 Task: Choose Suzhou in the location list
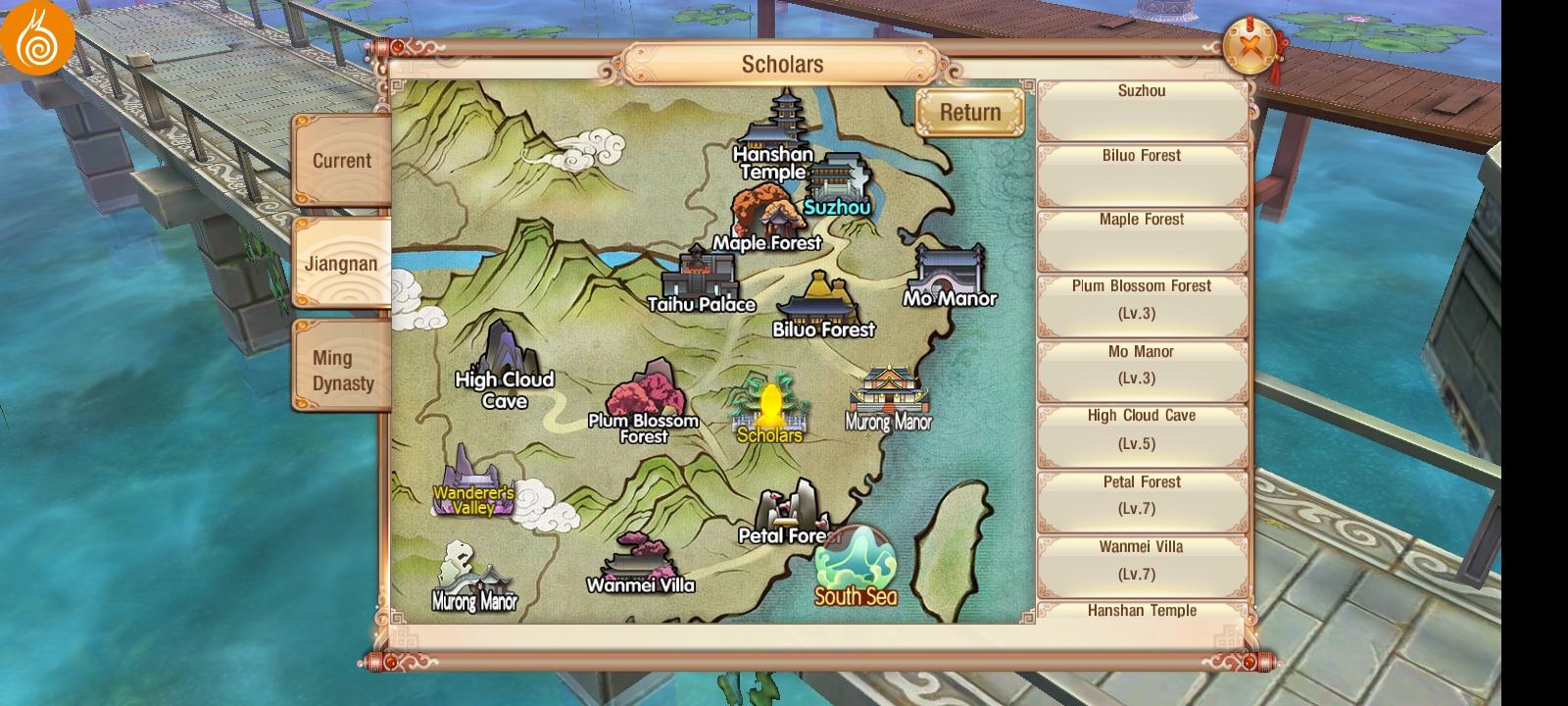point(1142,110)
